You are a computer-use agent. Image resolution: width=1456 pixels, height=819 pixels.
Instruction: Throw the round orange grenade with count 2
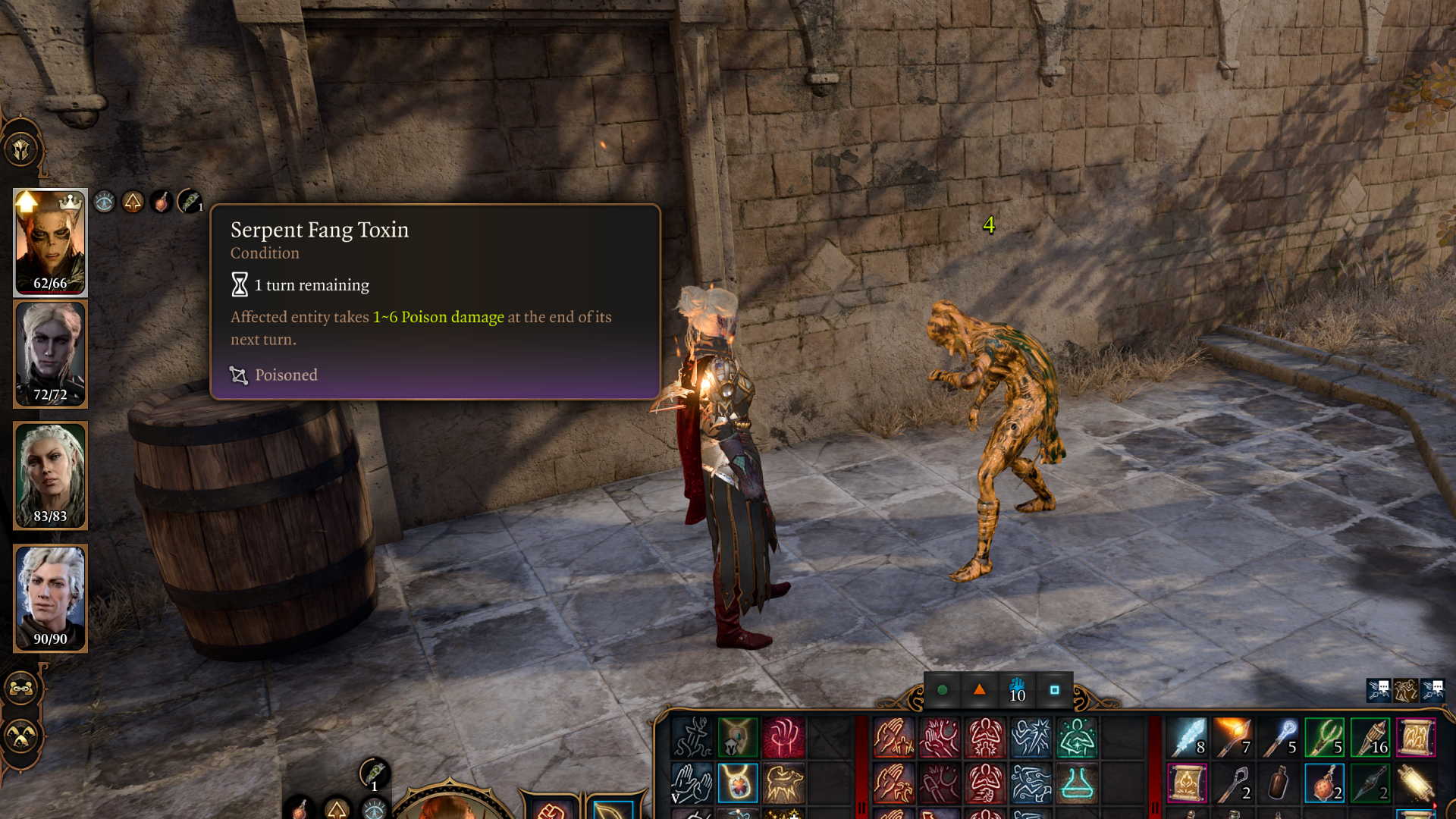click(x=1324, y=783)
